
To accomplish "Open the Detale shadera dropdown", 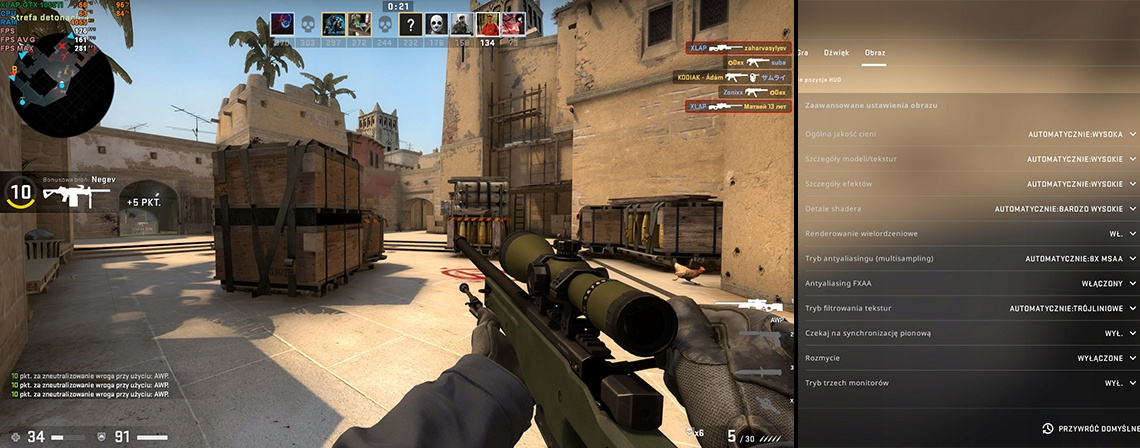I will 1066,209.
